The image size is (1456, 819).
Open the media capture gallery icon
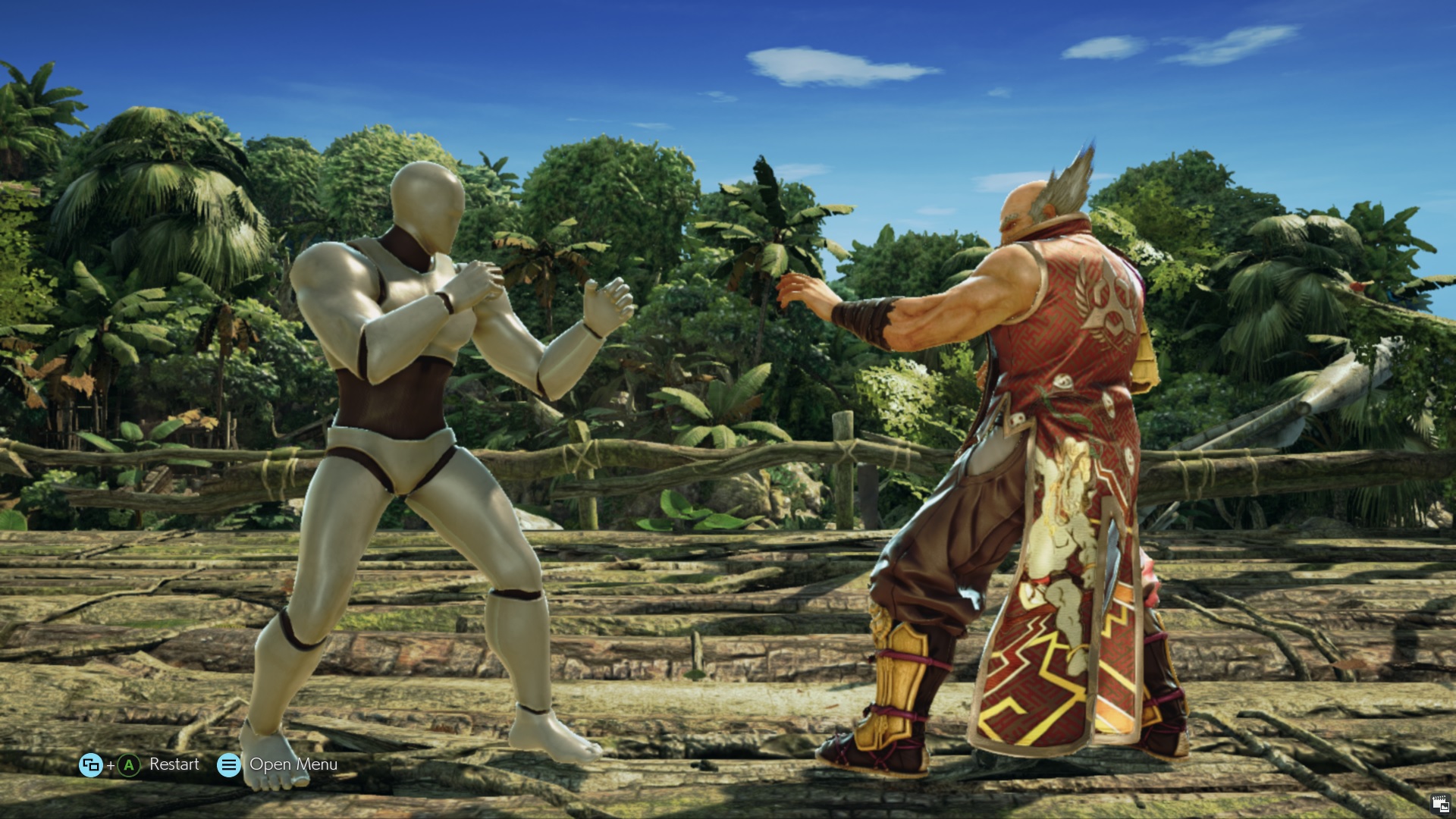click(1440, 804)
